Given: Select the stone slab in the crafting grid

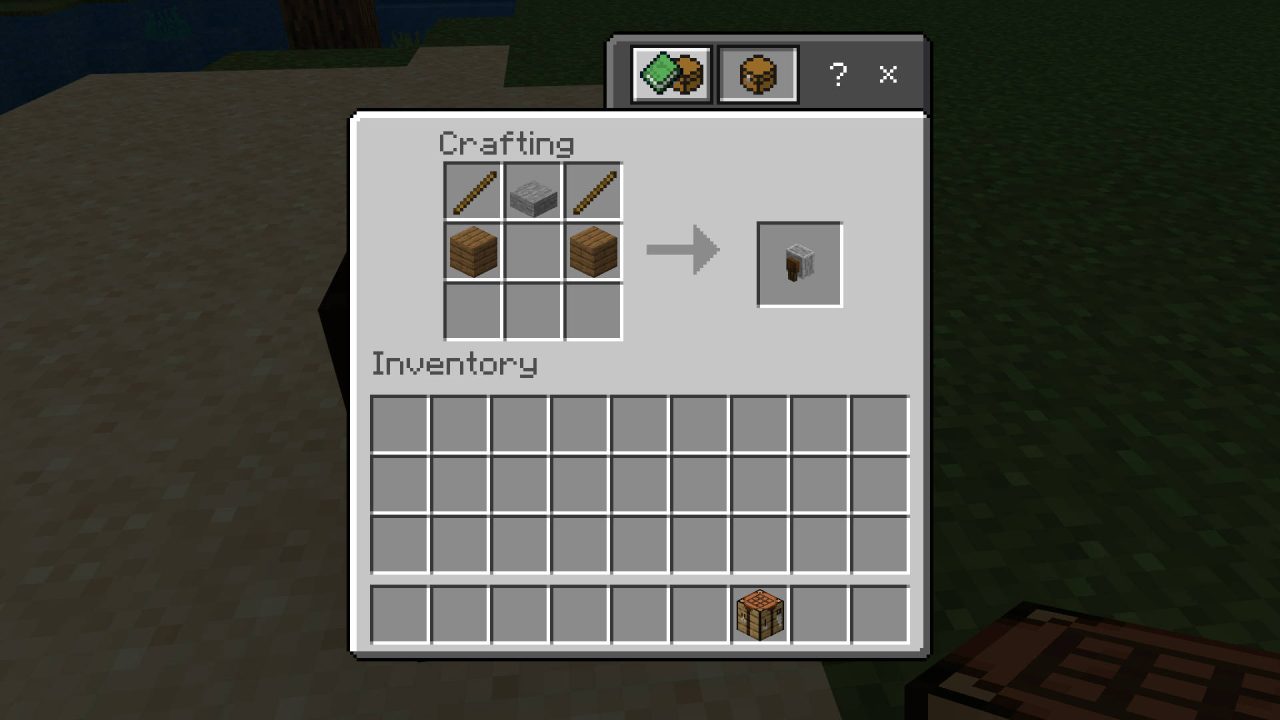Looking at the screenshot, I should [531, 192].
